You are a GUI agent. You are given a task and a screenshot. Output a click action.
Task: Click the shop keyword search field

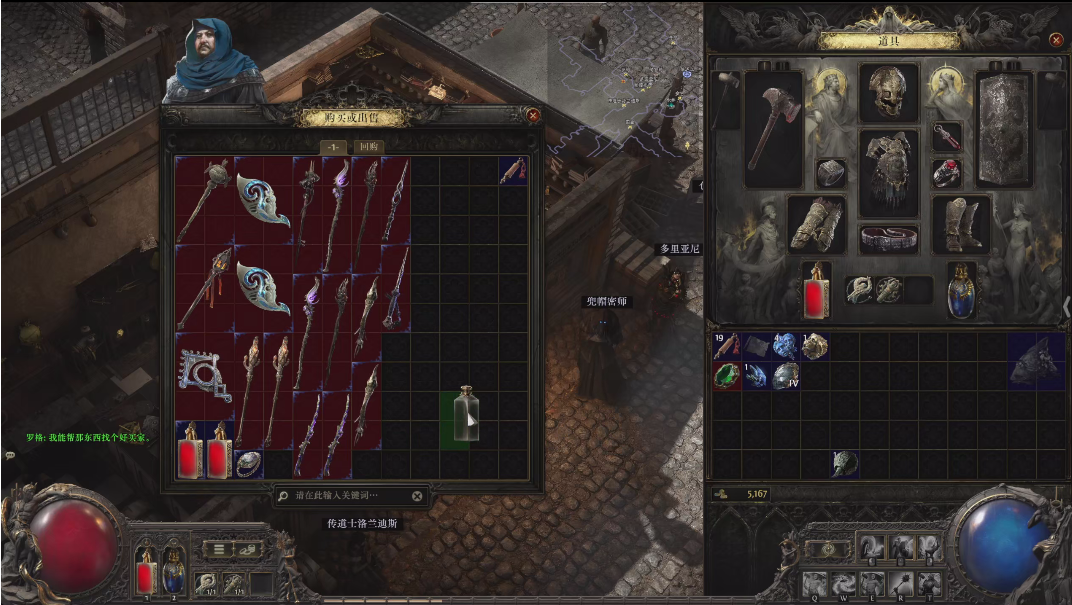350,495
